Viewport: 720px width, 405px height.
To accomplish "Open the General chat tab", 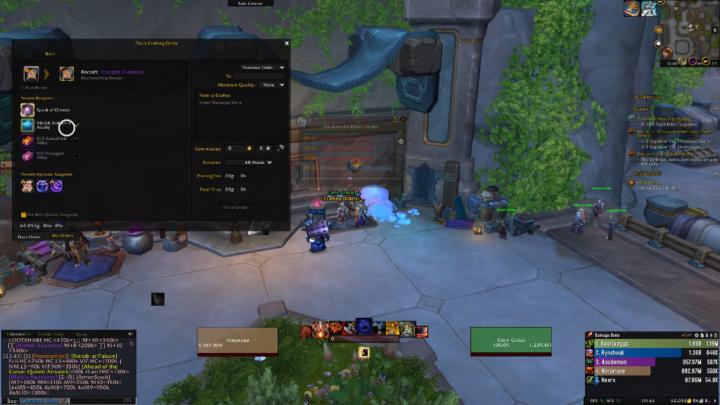I will [15, 333].
